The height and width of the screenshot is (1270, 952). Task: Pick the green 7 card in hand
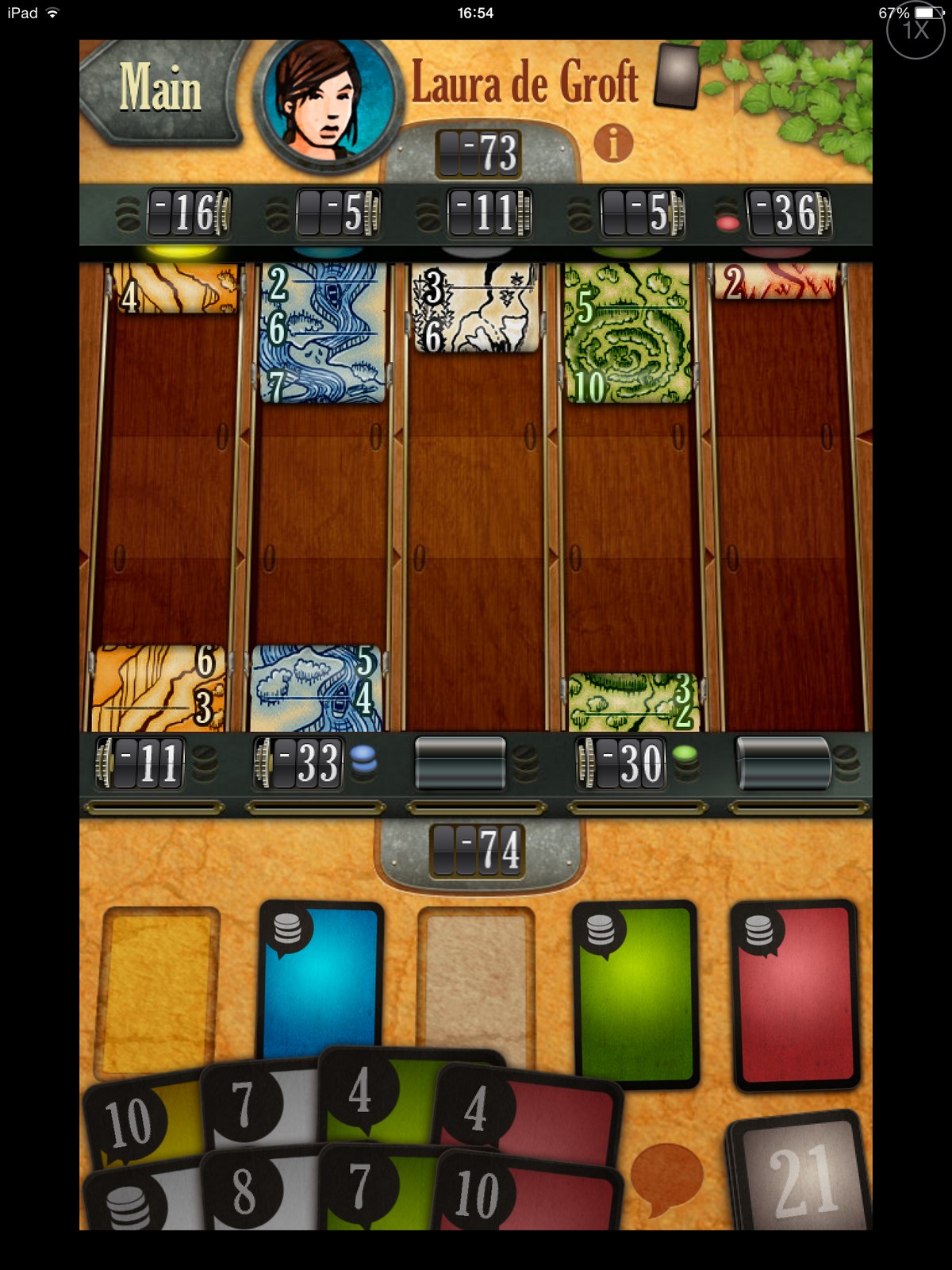pyautogui.click(x=373, y=1187)
